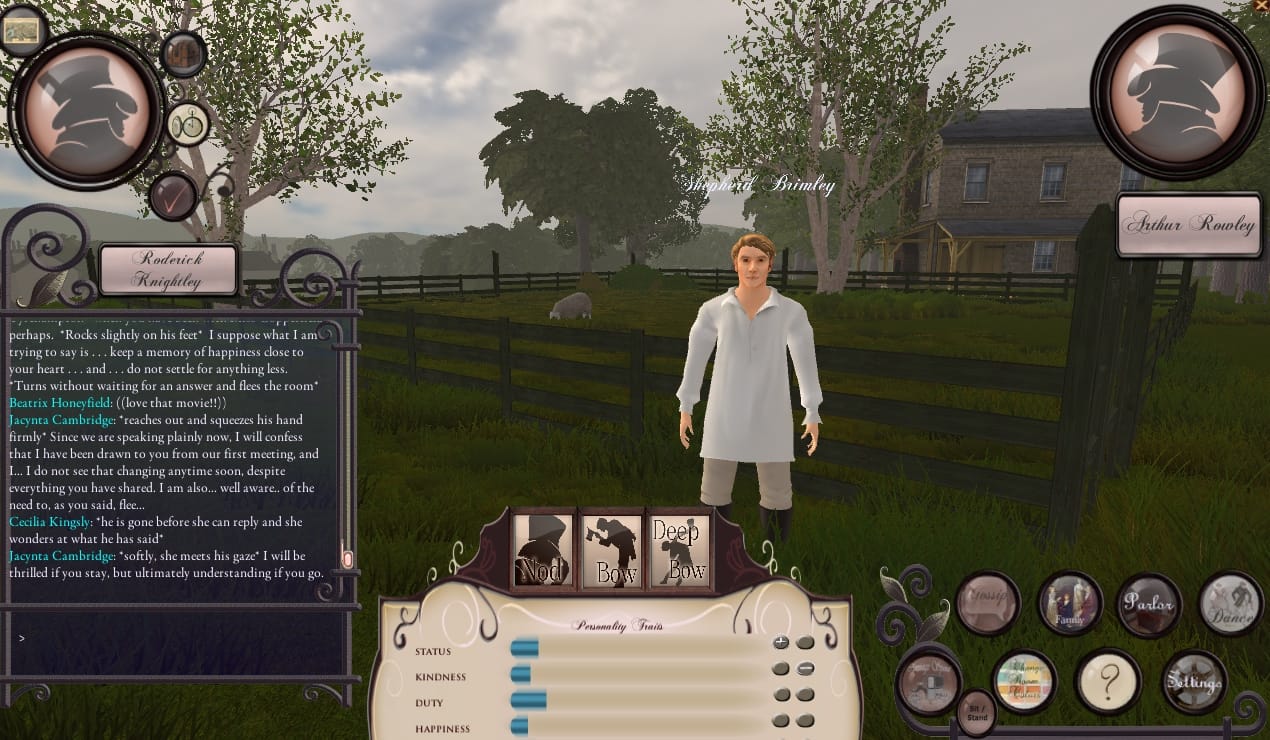
Task: Open the Change Room Colors palette
Action: [1025, 683]
